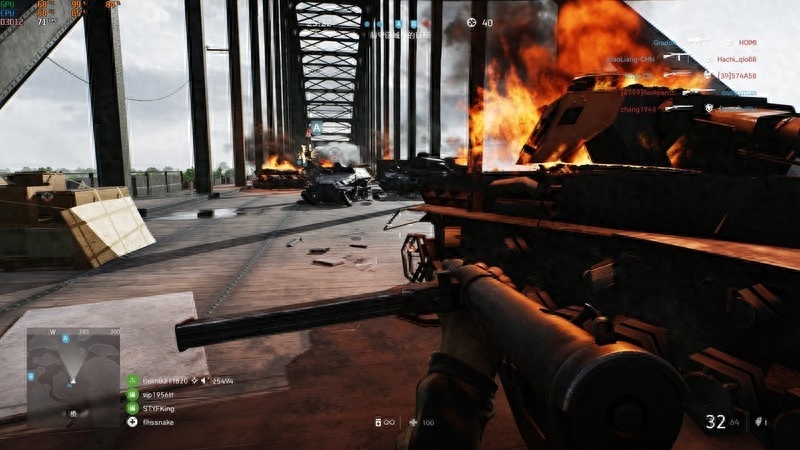
Task: Select objective A marker on the minimap
Action: [x=67, y=339]
